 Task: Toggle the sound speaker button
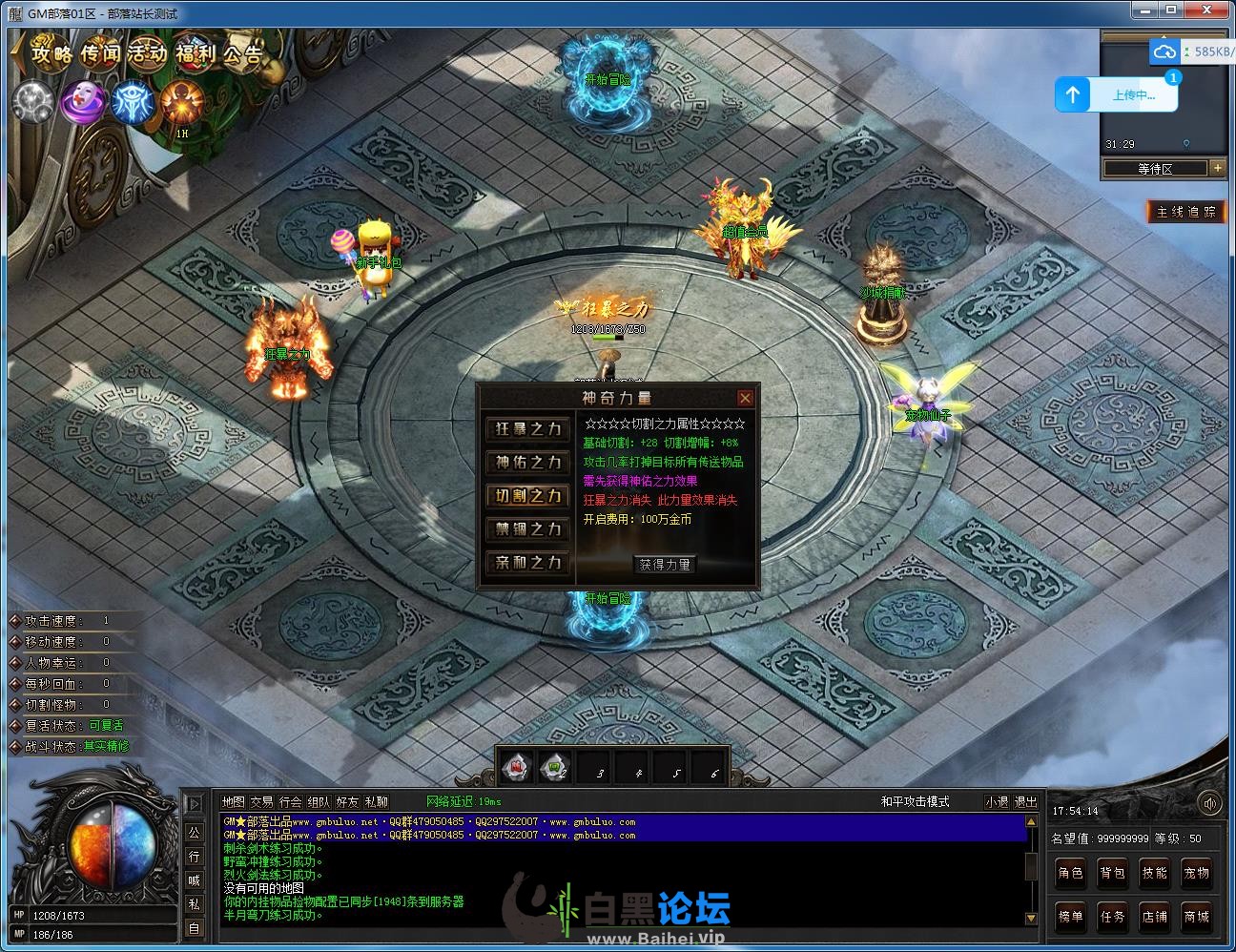(1209, 803)
